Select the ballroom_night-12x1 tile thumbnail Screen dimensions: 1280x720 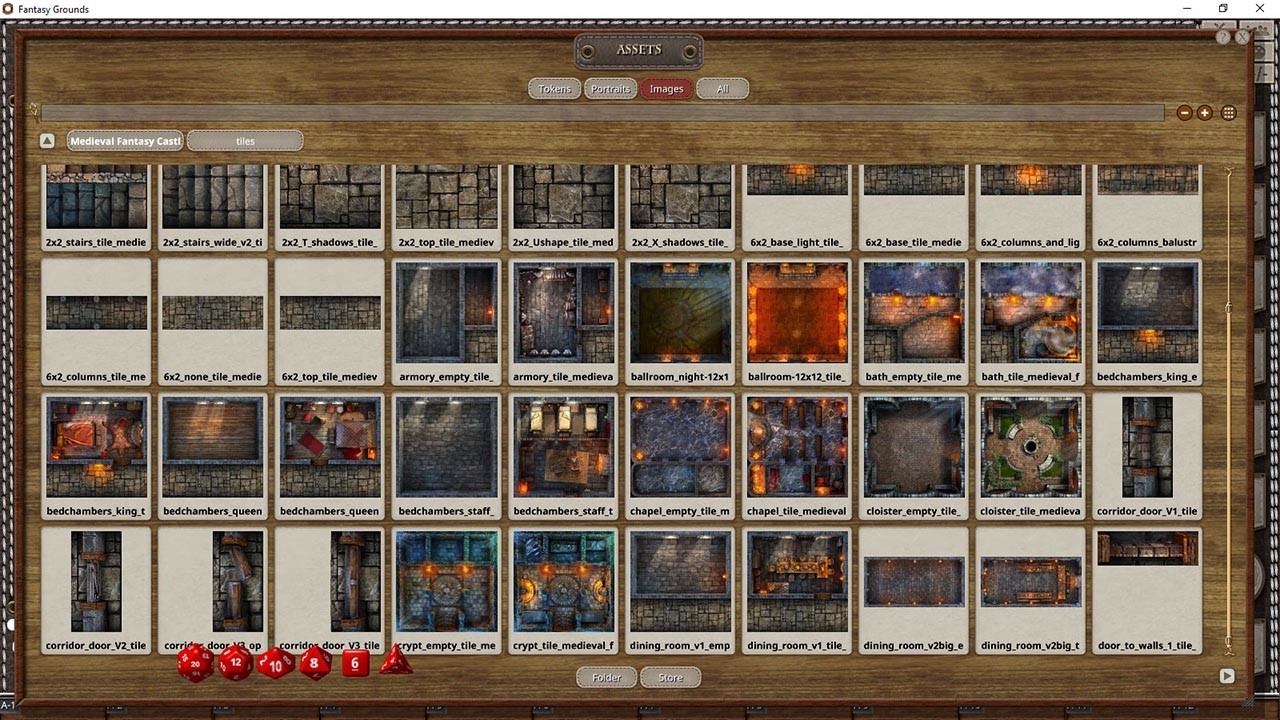coord(680,315)
